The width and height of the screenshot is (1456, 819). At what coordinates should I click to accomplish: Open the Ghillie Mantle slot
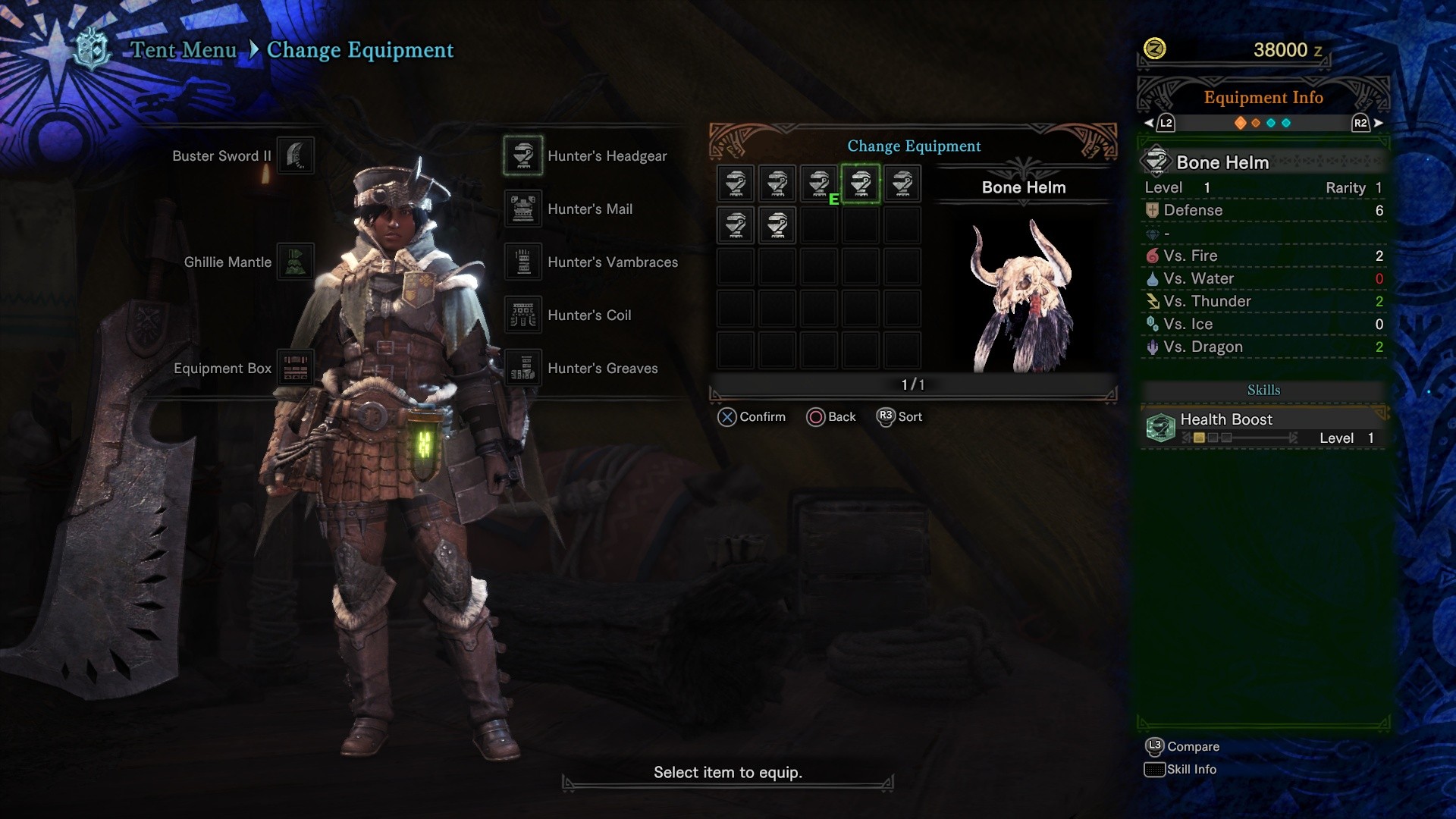coord(296,262)
